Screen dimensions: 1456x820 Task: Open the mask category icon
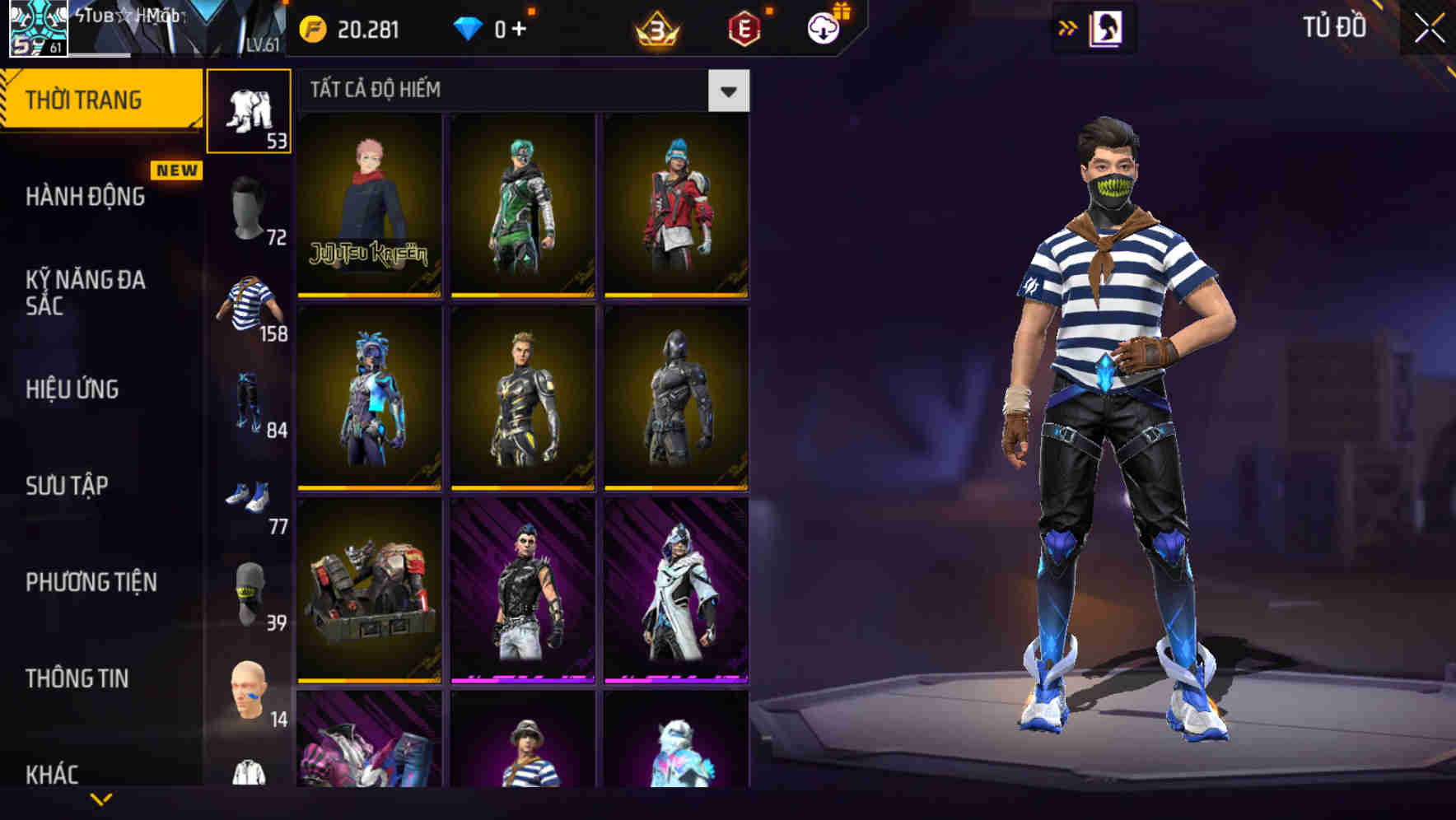coord(247,593)
